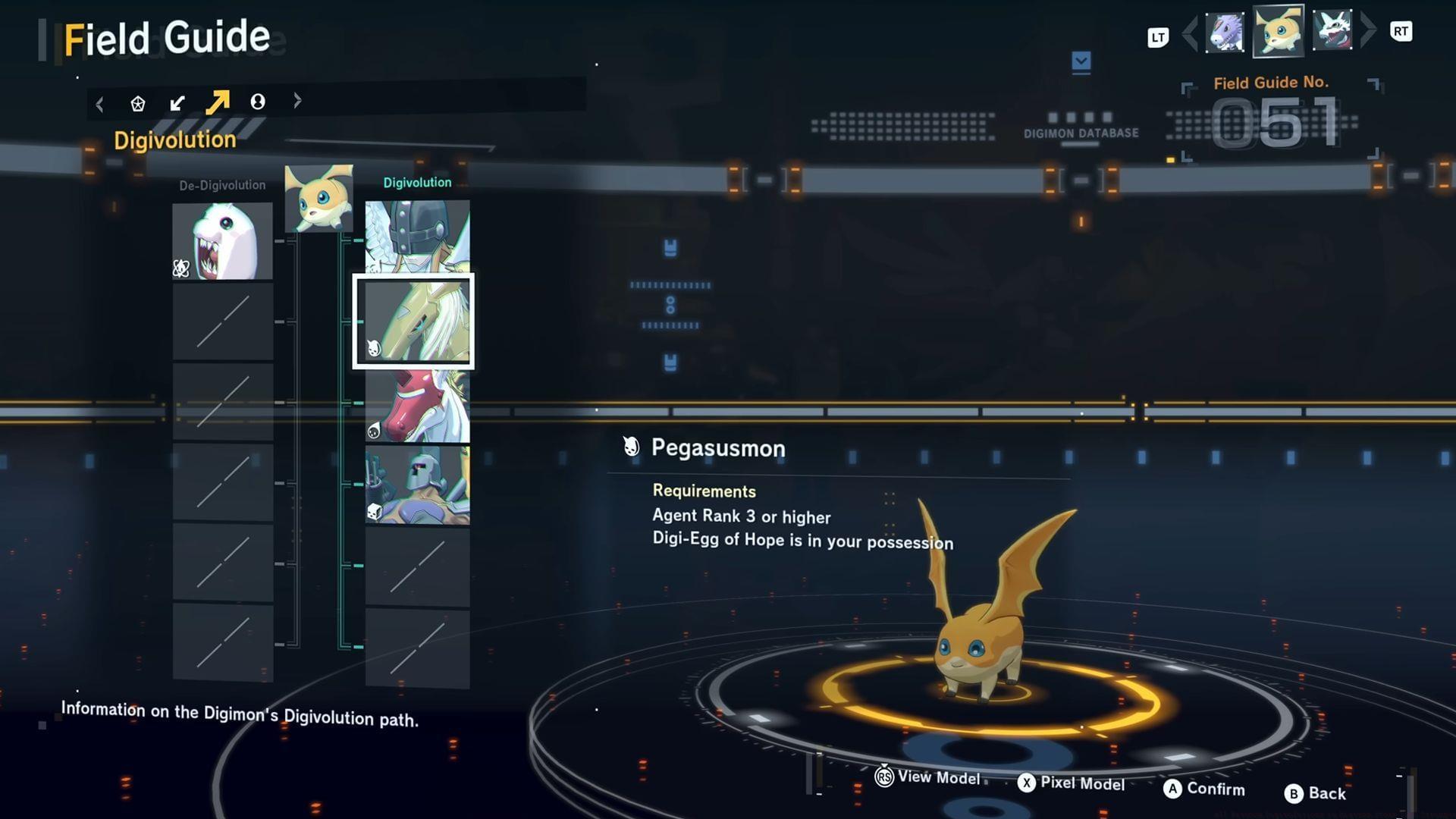Open the down-left arrow De-Digivolution tab
Screen dimensions: 1456x819
177,103
